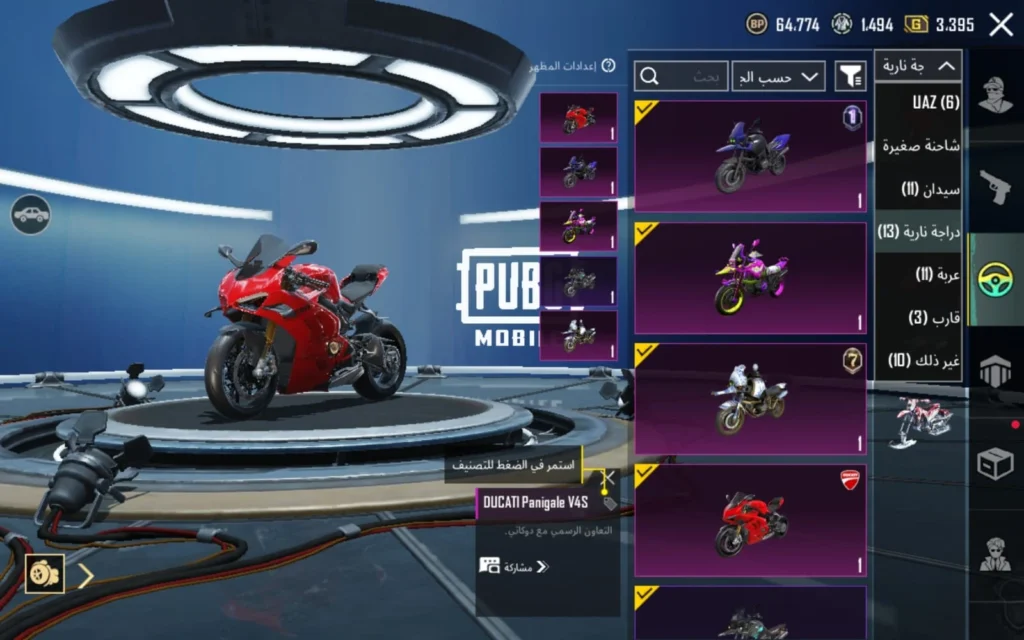The width and height of the screenshot is (1024, 640).
Task: Toggle the car view icon button
Action: pos(31,213)
